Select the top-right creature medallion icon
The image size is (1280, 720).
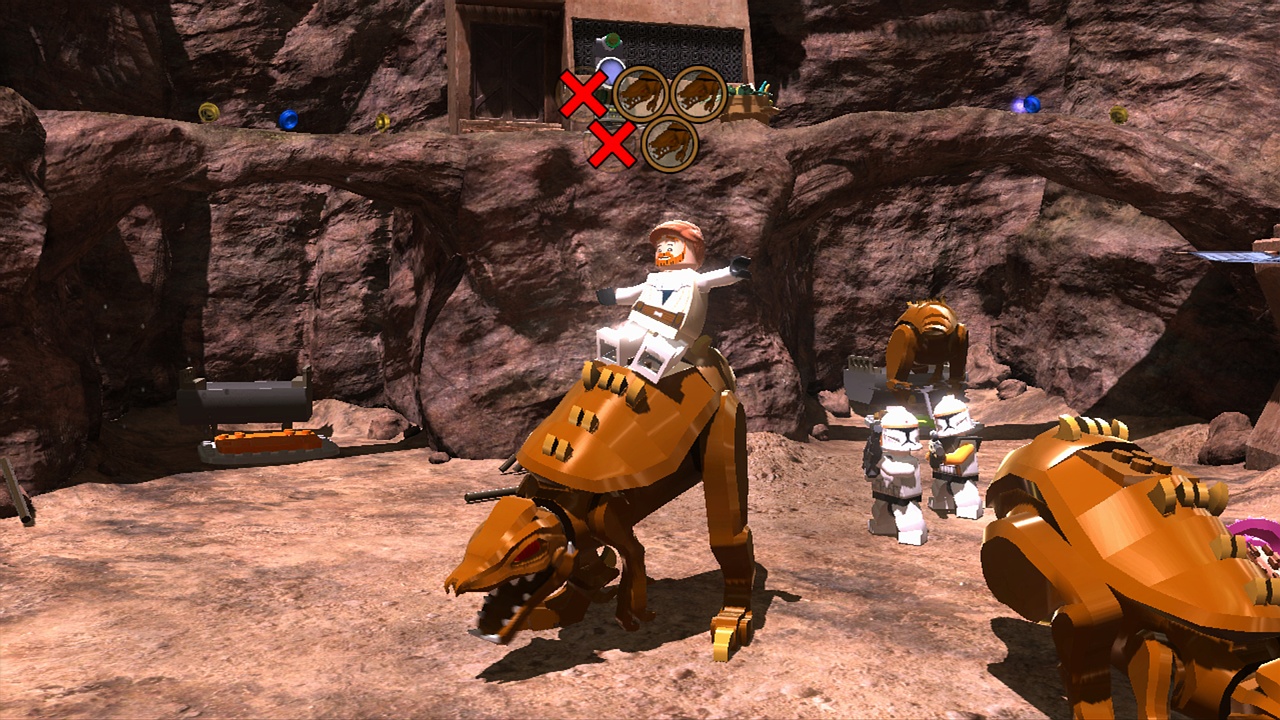point(699,91)
